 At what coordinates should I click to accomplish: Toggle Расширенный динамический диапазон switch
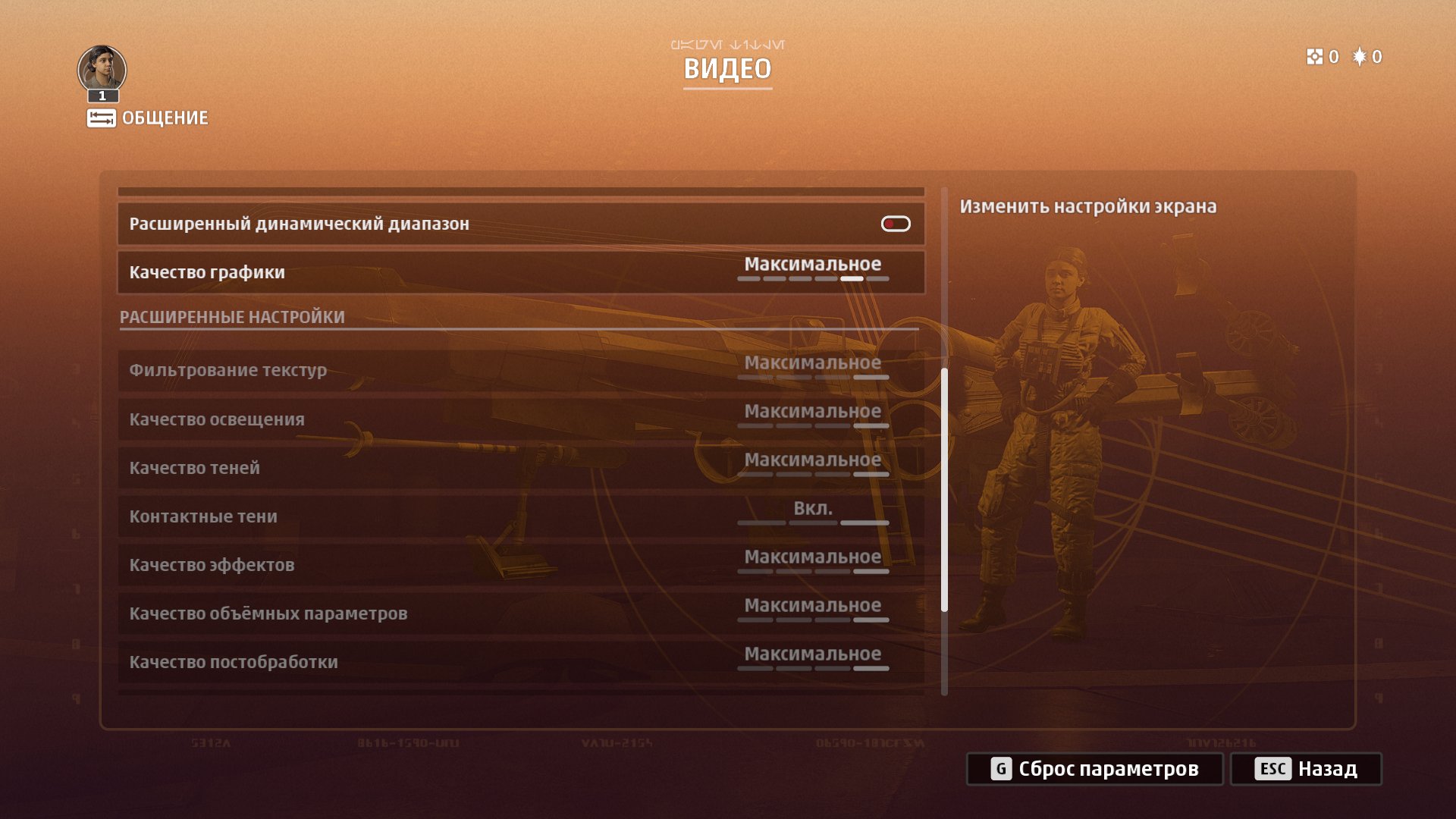tap(895, 223)
